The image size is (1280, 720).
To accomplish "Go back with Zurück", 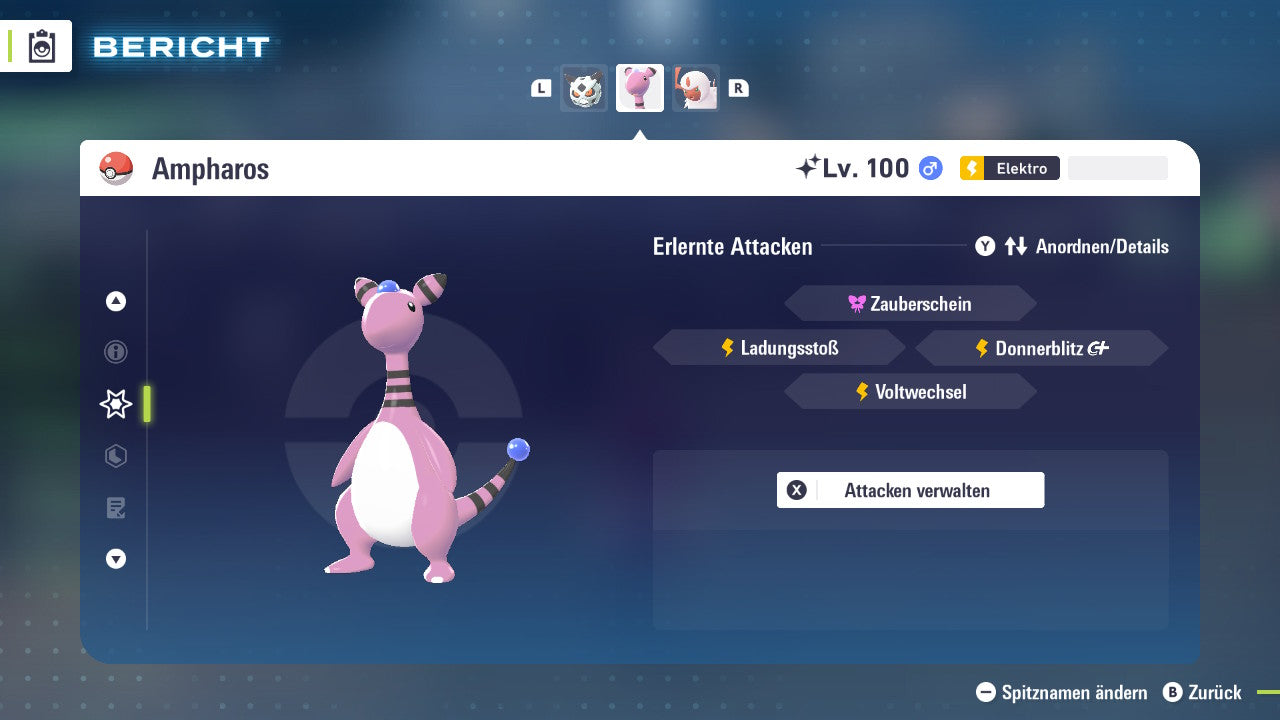I will tap(1202, 692).
